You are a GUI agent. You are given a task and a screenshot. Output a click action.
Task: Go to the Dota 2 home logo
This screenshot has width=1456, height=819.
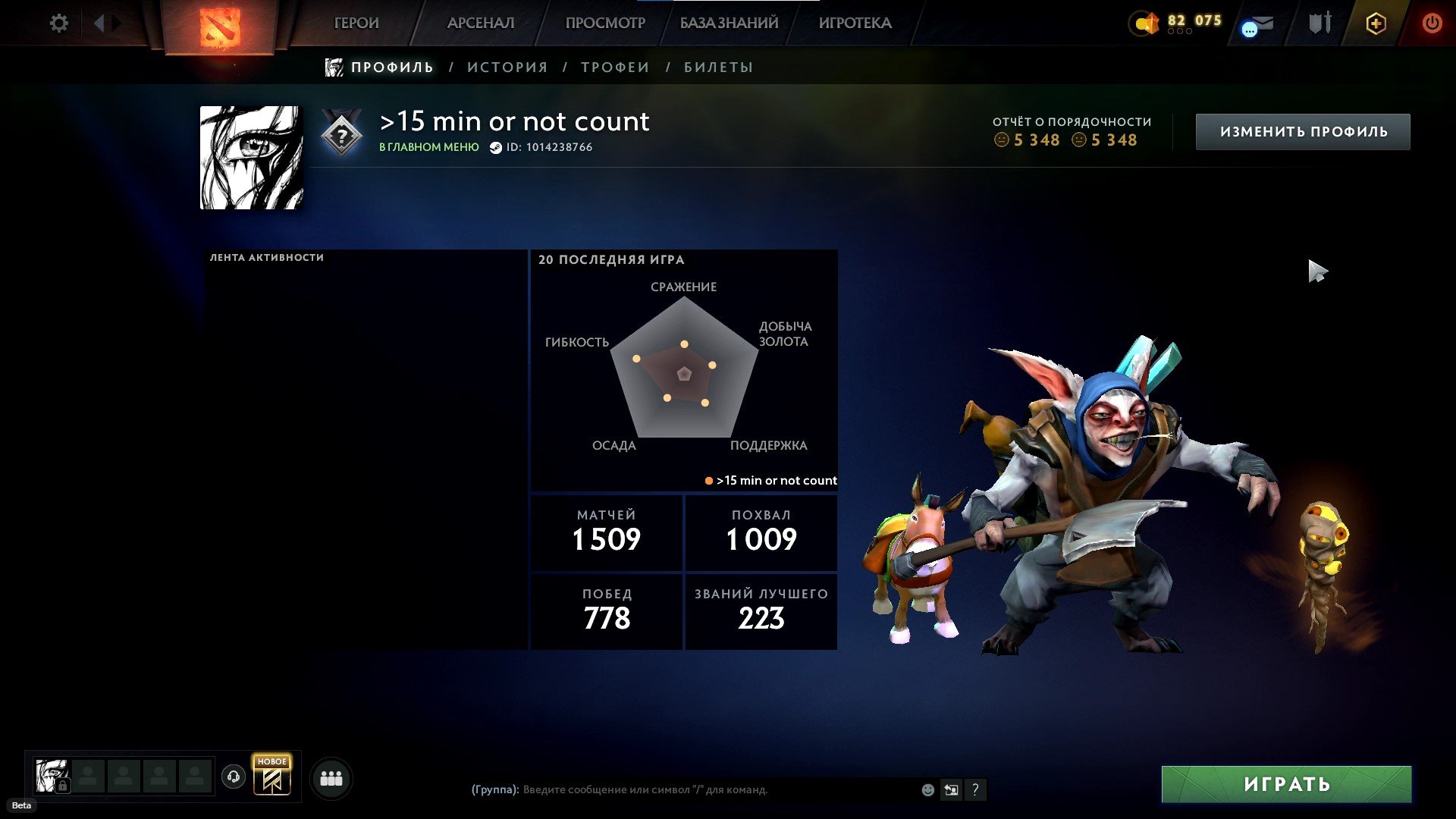pos(219,27)
